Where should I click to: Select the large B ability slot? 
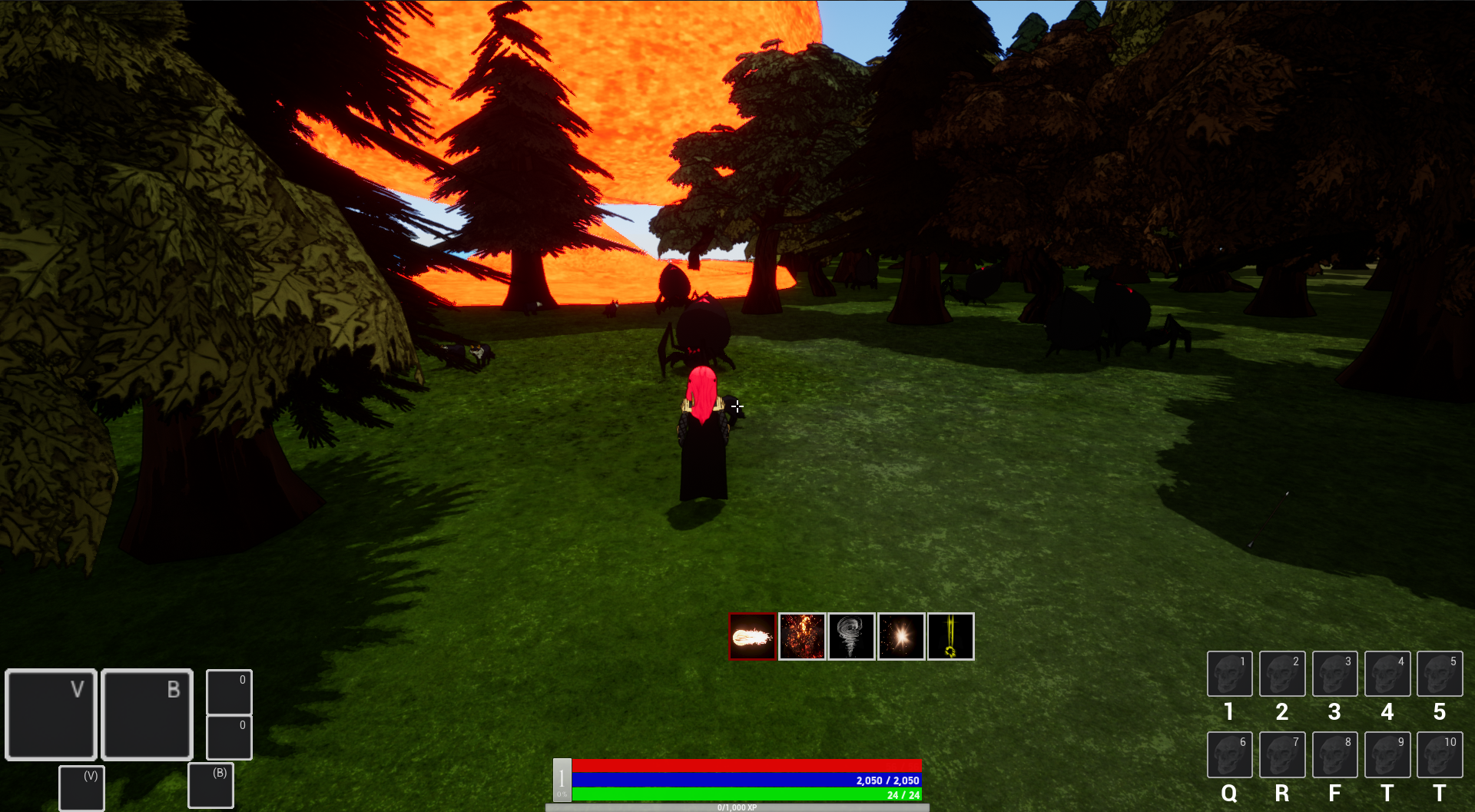(x=146, y=714)
